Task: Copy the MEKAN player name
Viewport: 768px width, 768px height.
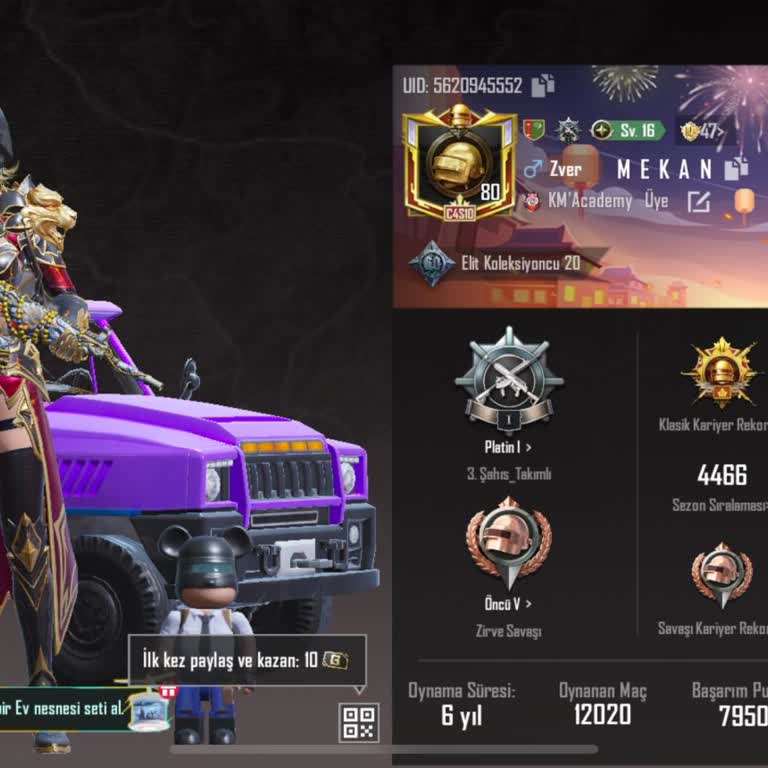Action: 737,168
